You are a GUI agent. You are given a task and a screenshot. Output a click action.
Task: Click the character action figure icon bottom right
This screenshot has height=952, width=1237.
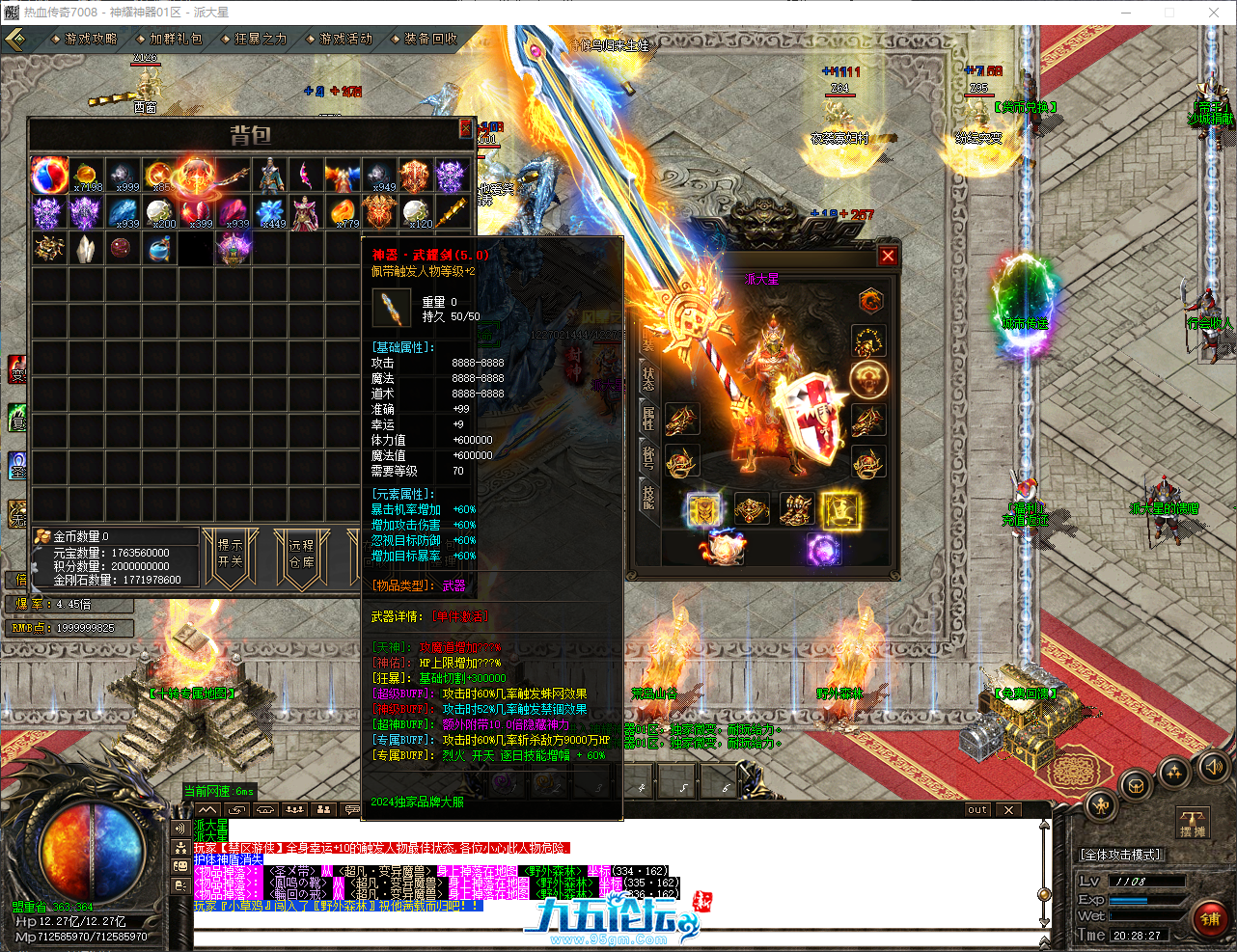point(1101,806)
